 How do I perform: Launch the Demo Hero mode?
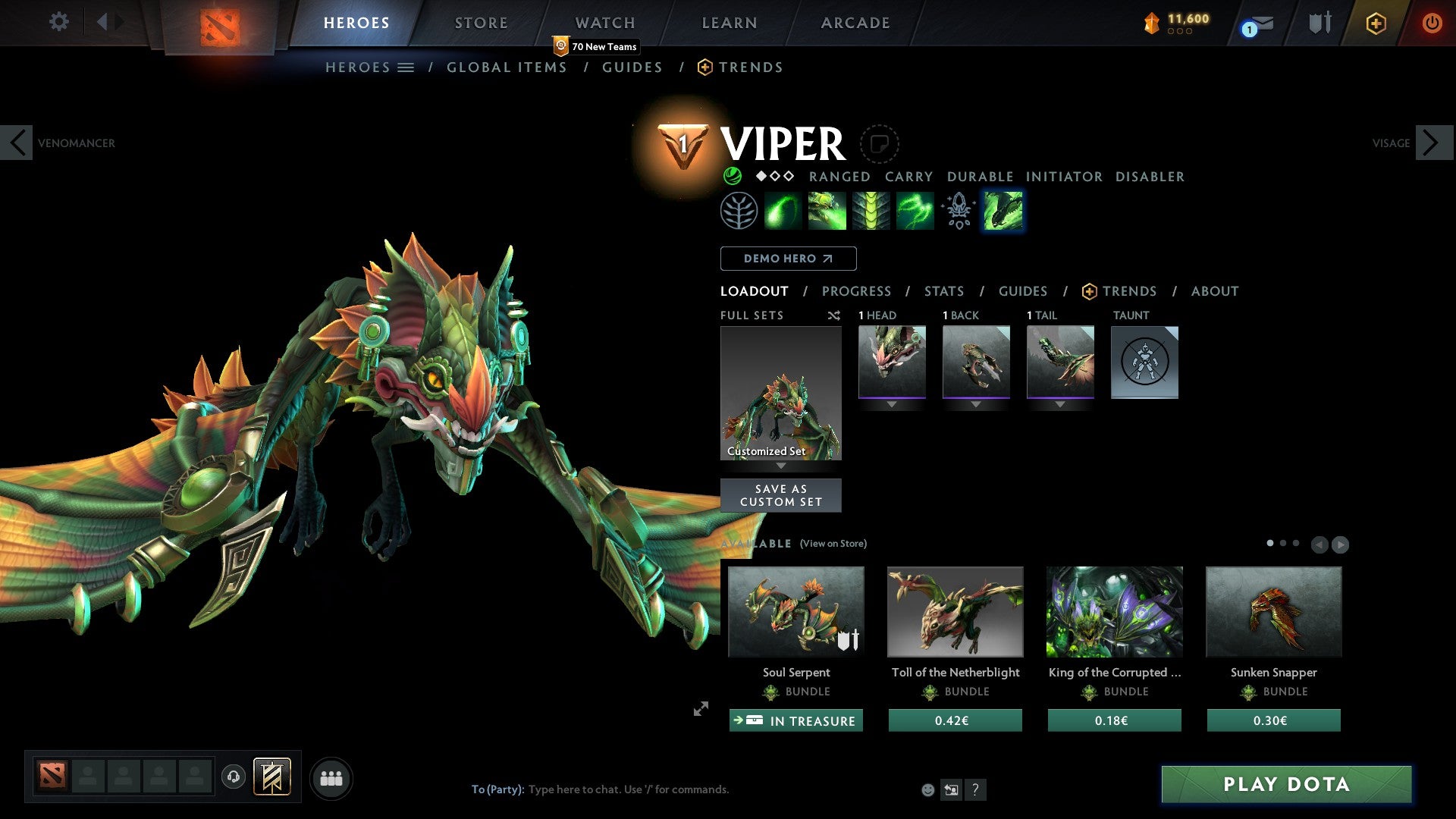pos(788,259)
